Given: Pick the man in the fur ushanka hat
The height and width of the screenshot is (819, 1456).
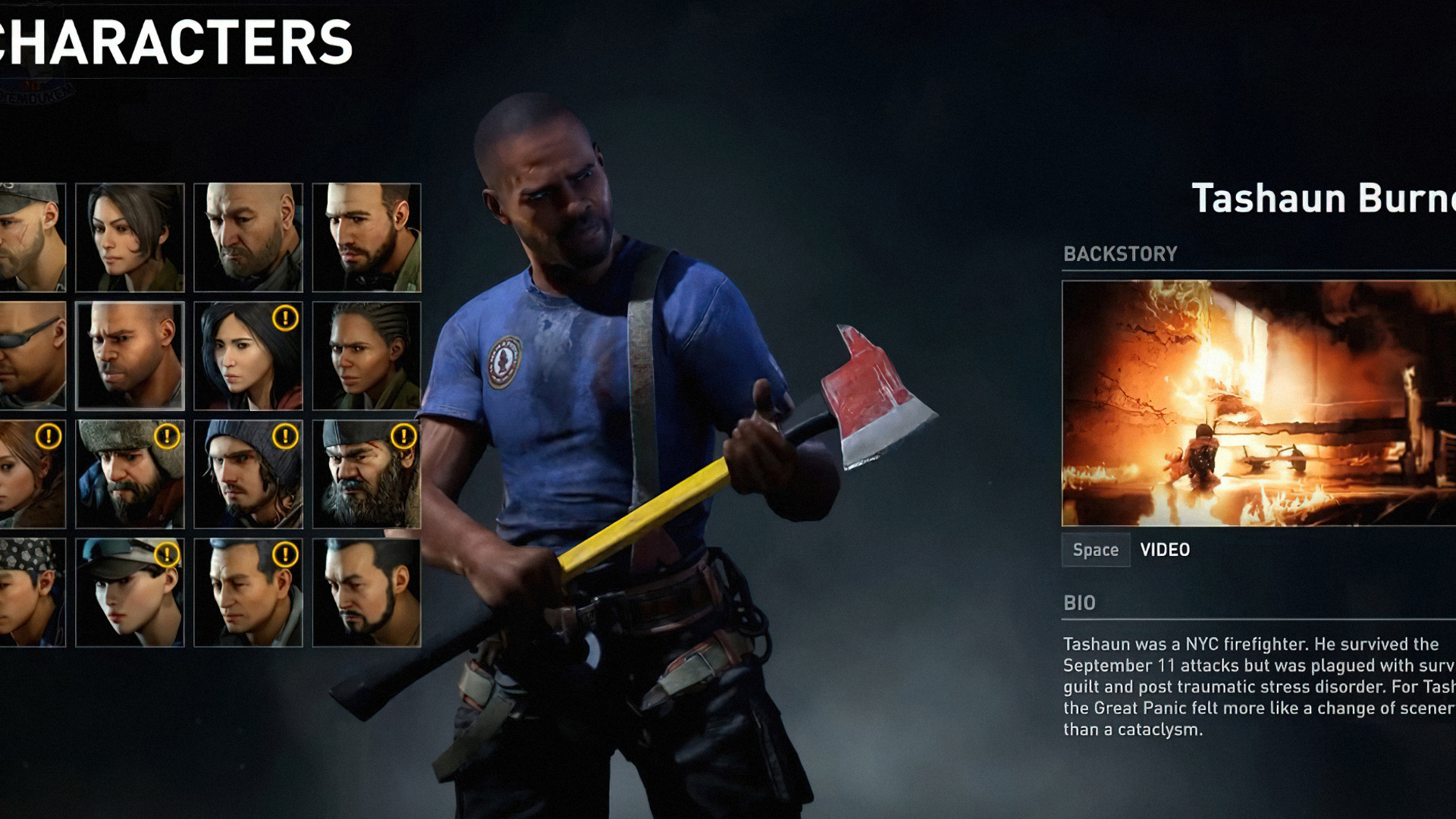Looking at the screenshot, I should [130, 474].
